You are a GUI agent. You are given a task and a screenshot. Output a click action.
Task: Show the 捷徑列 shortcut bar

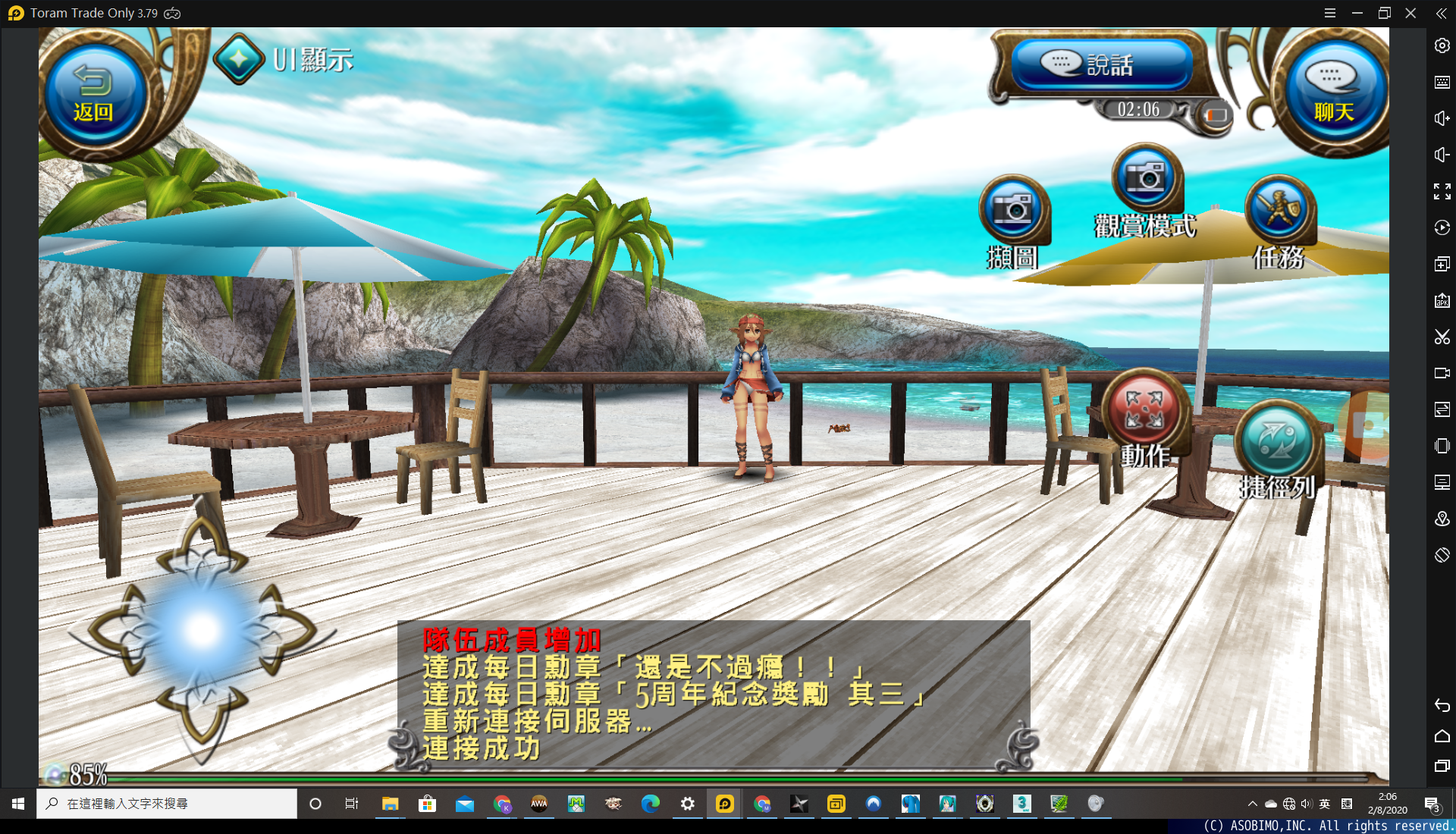coord(1278,443)
